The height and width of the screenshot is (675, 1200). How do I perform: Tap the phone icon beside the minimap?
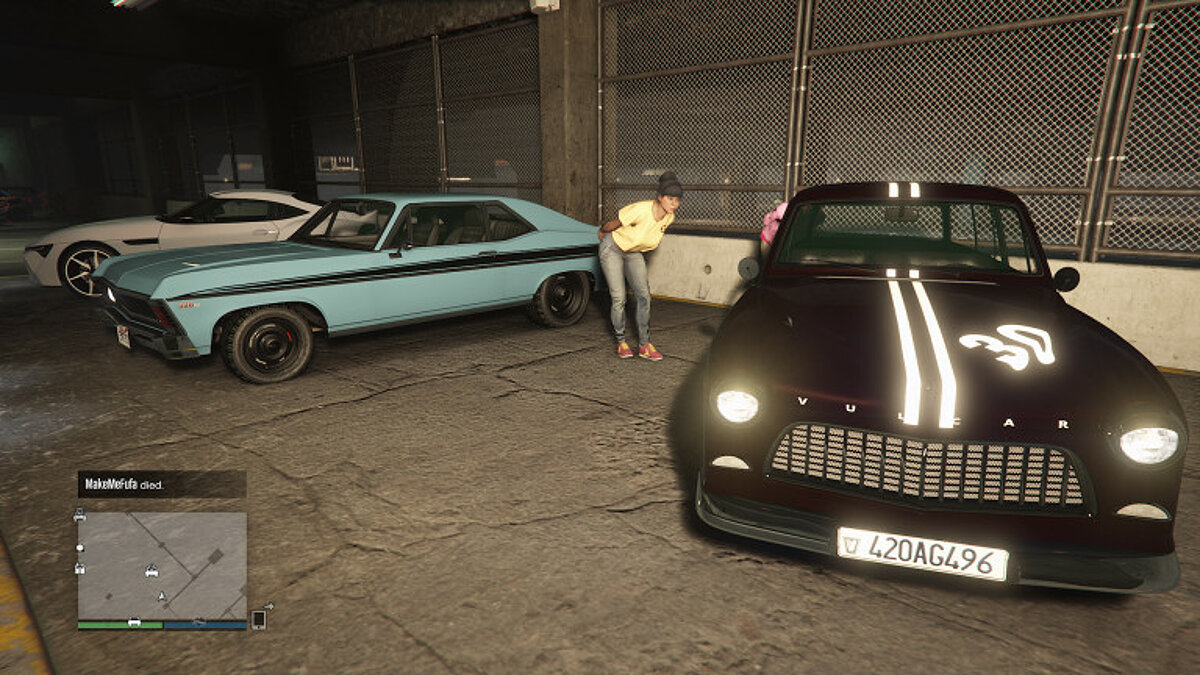258,619
